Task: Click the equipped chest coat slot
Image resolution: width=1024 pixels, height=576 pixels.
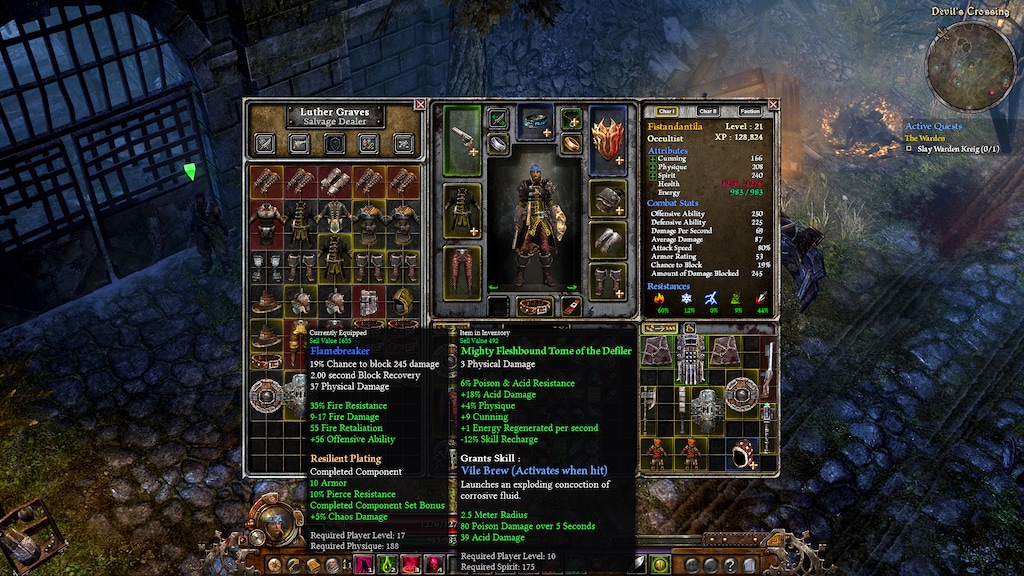Action: click(x=461, y=209)
